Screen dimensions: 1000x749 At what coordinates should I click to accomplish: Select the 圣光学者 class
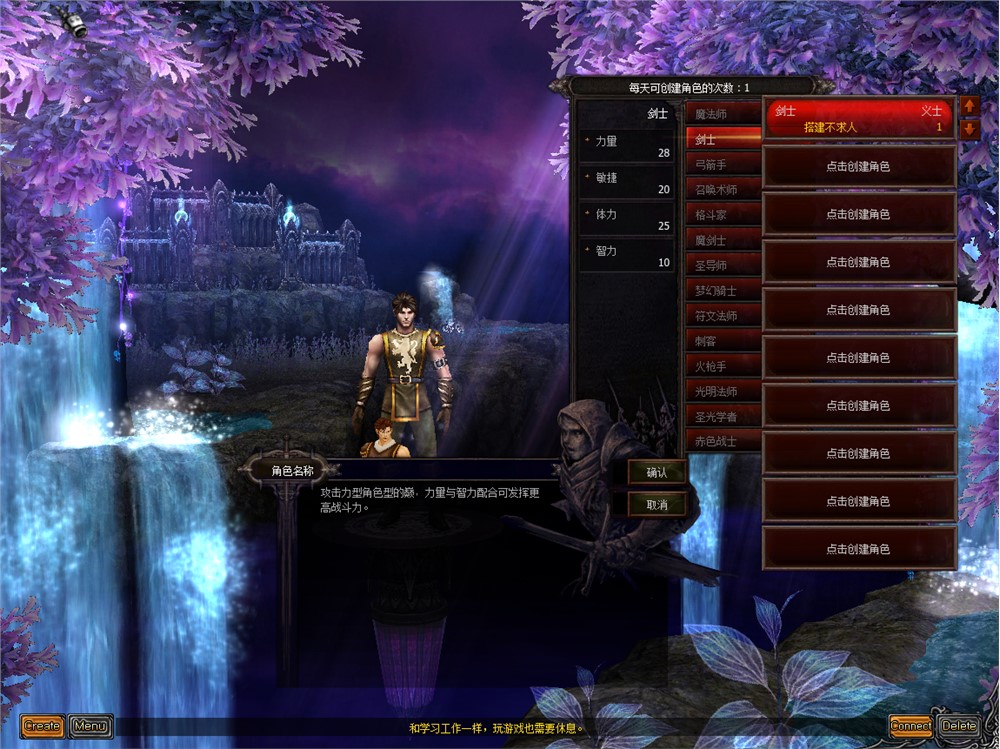click(x=723, y=416)
